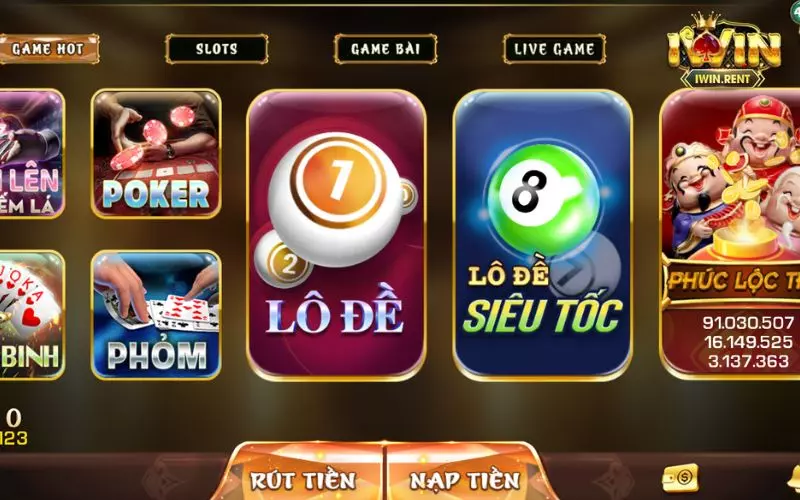Image resolution: width=800 pixels, height=500 pixels.
Task: Open the Phỏm card game
Action: (x=156, y=314)
